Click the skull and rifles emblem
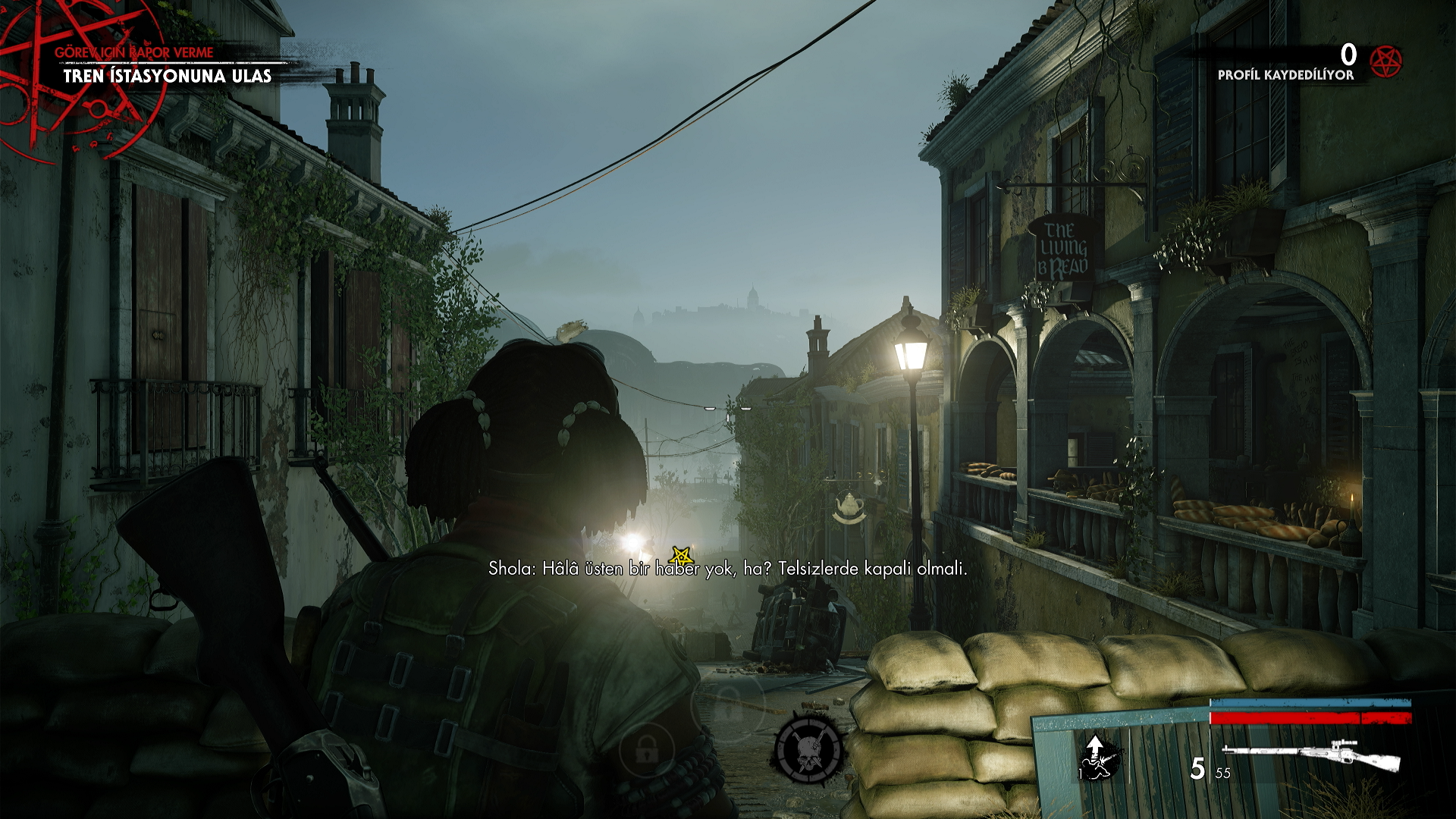The height and width of the screenshot is (819, 1456). (x=808, y=749)
